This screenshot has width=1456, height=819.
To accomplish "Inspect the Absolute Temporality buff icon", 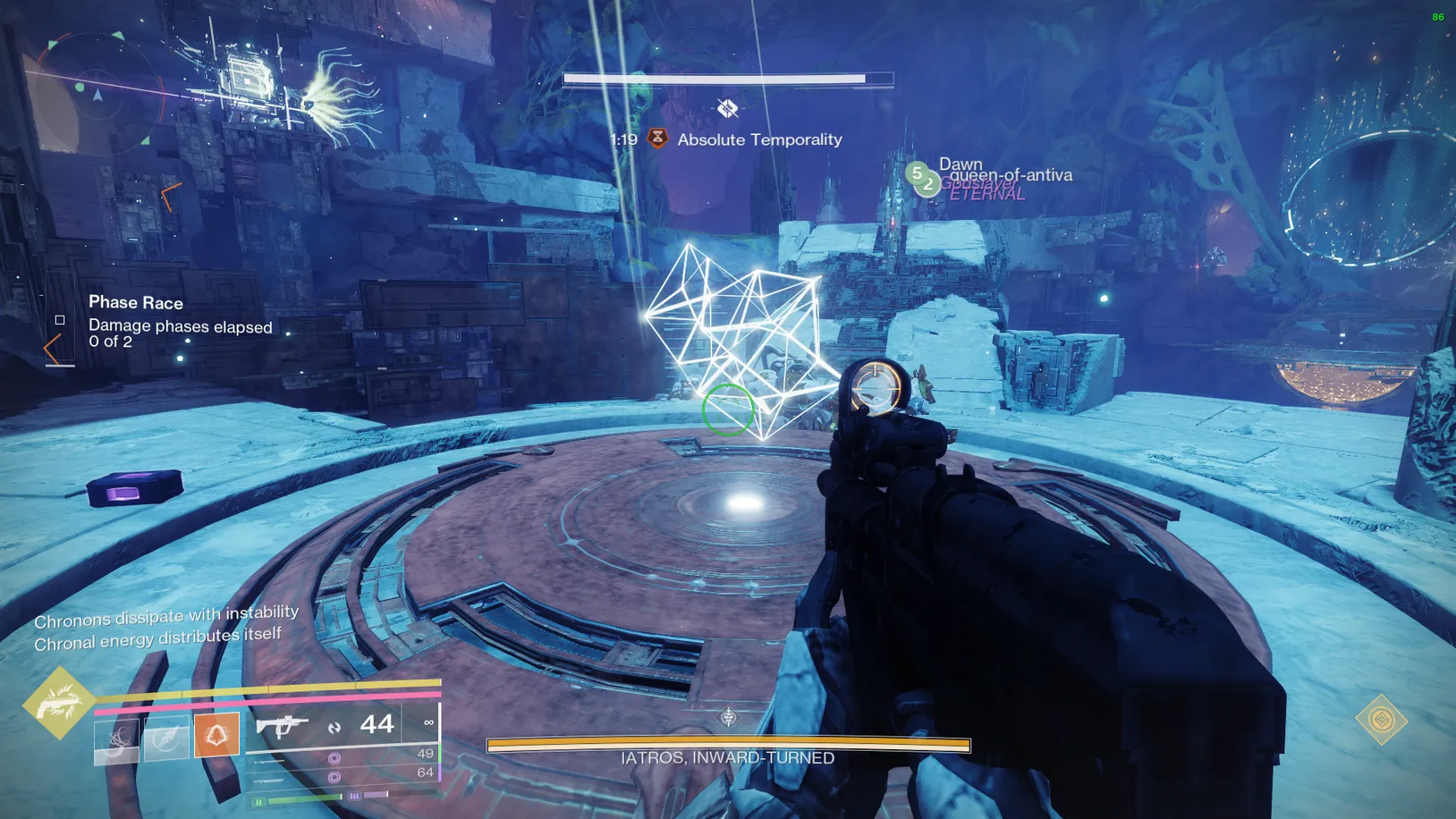I will tap(657, 139).
